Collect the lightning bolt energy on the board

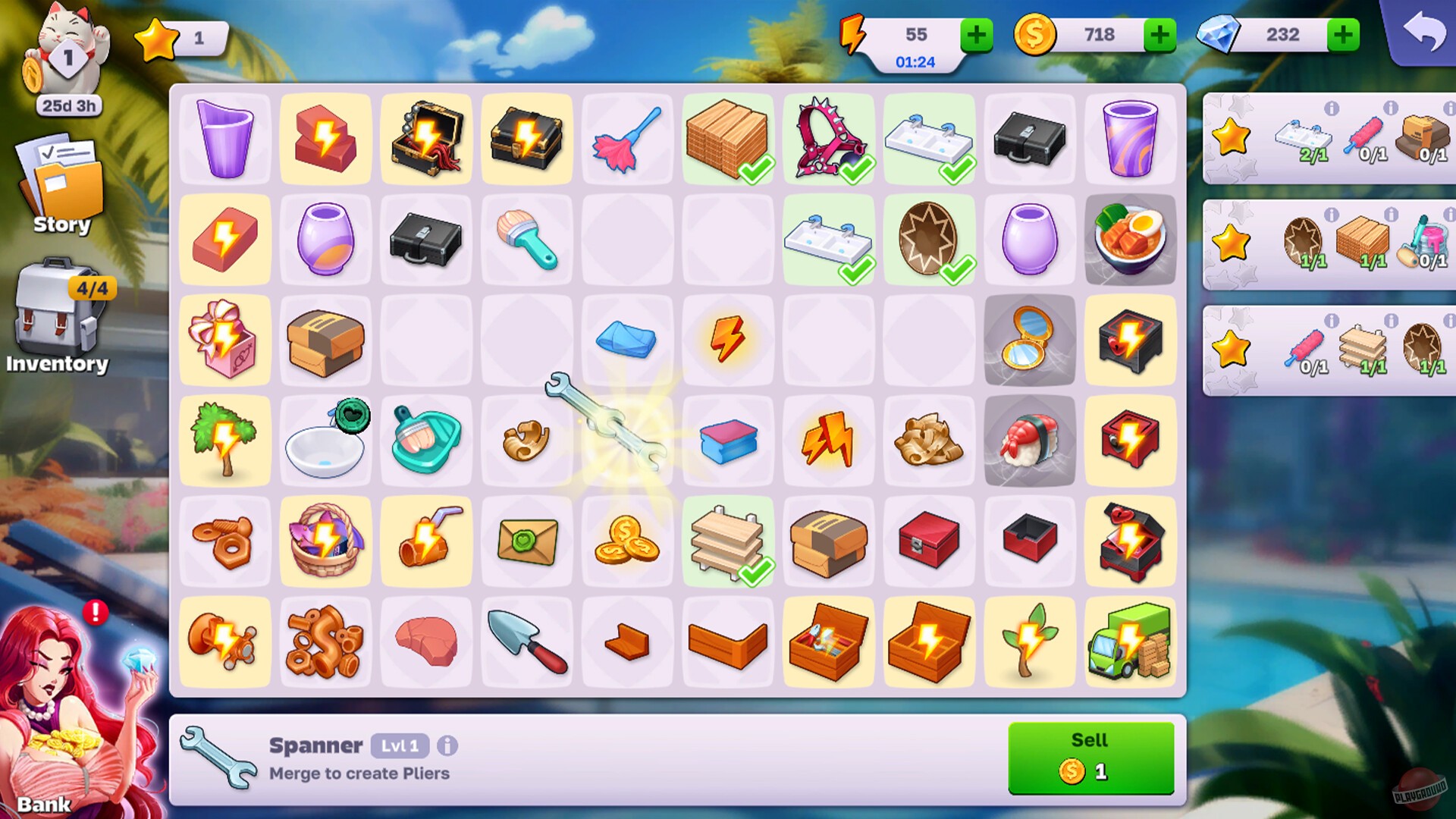tap(728, 340)
